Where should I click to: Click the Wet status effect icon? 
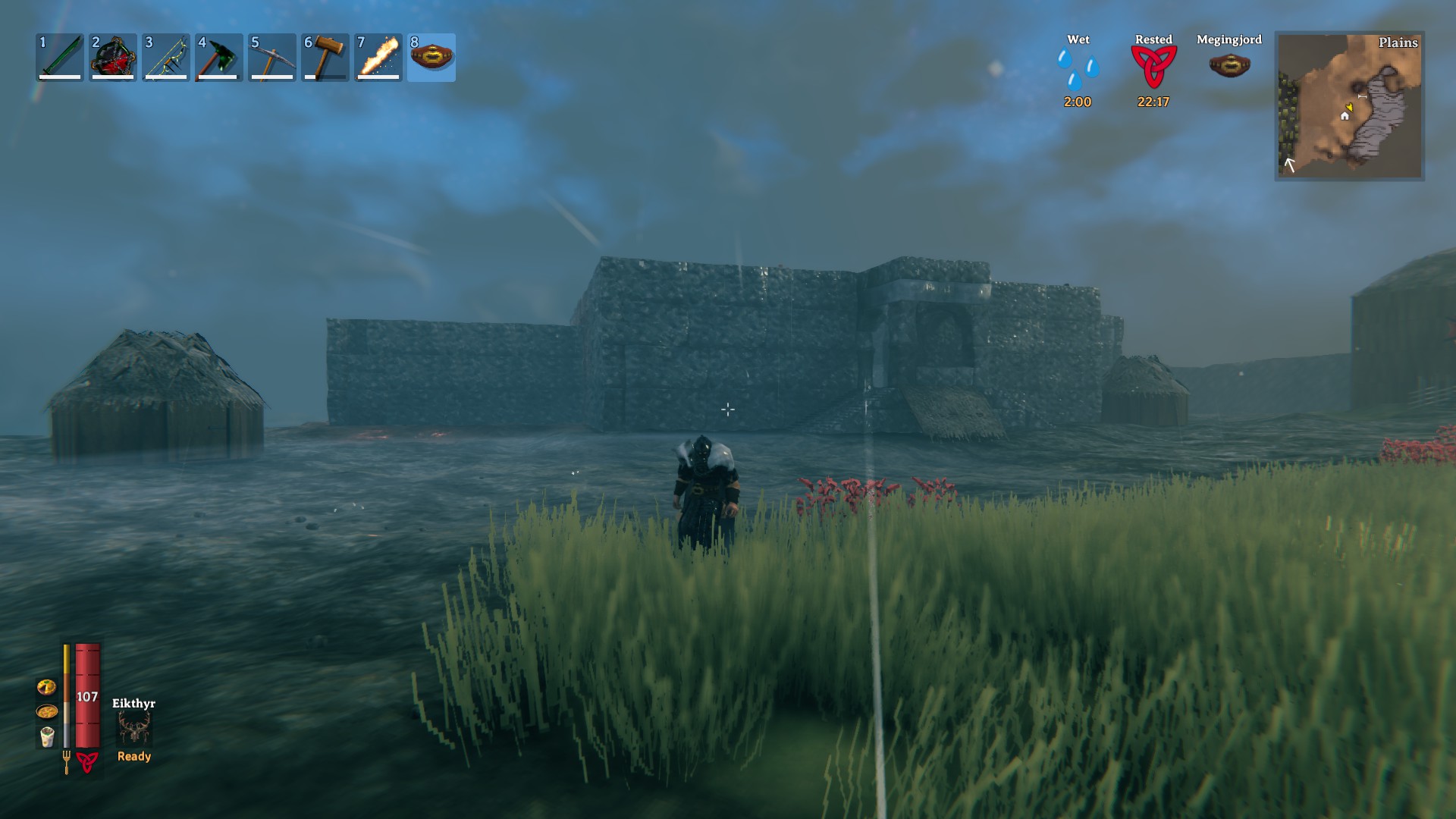click(1078, 68)
